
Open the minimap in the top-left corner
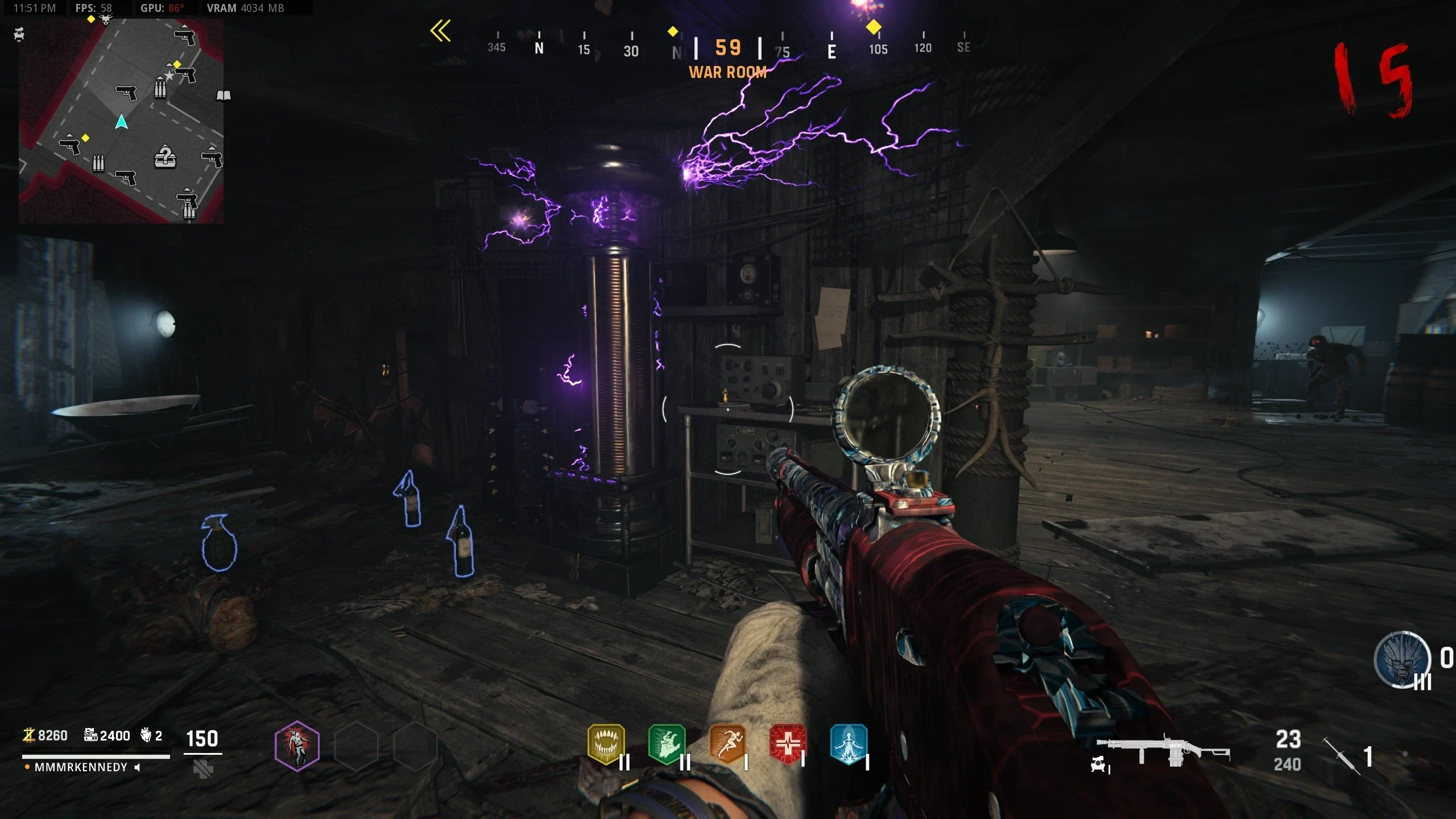click(x=121, y=121)
